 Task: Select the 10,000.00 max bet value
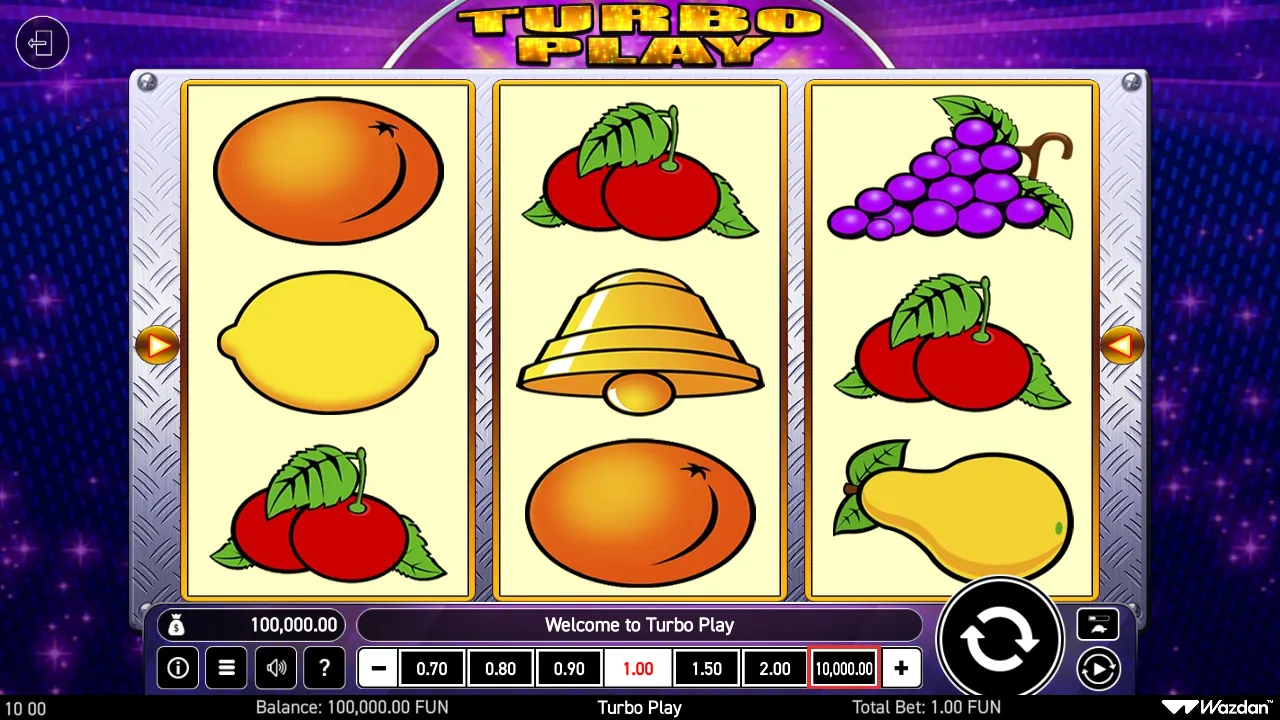pos(843,668)
